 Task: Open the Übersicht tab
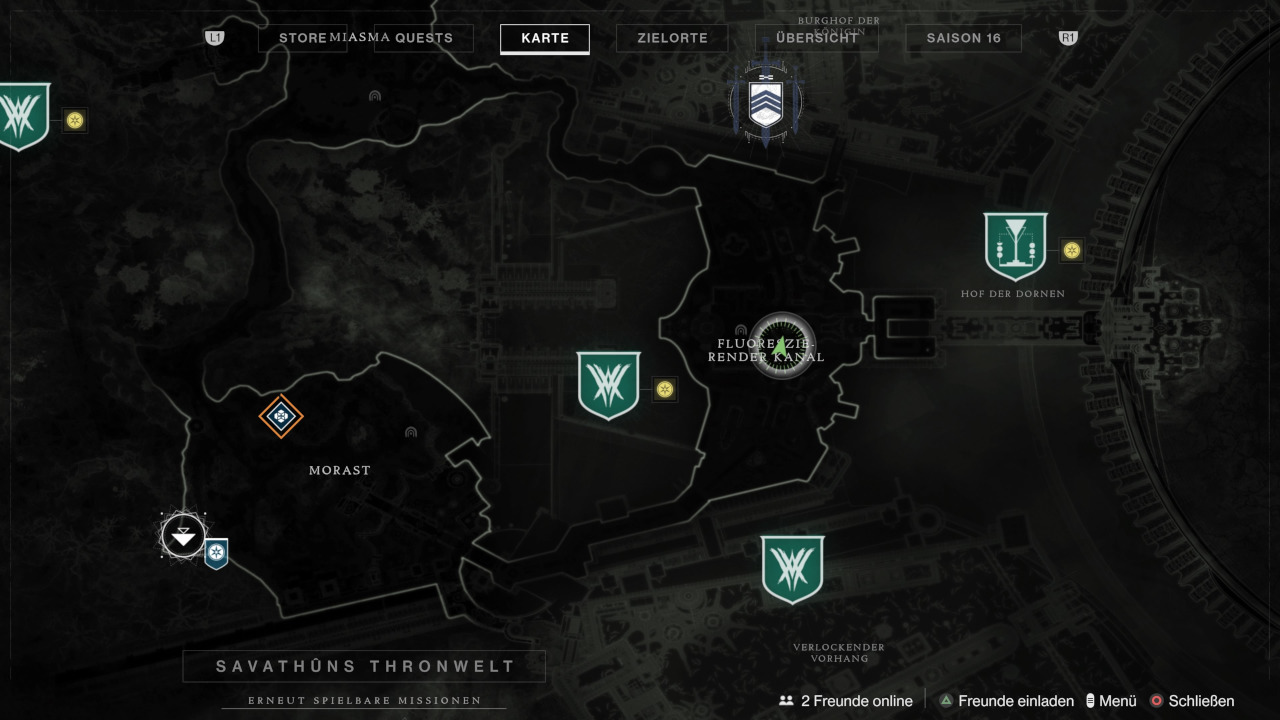tap(816, 38)
